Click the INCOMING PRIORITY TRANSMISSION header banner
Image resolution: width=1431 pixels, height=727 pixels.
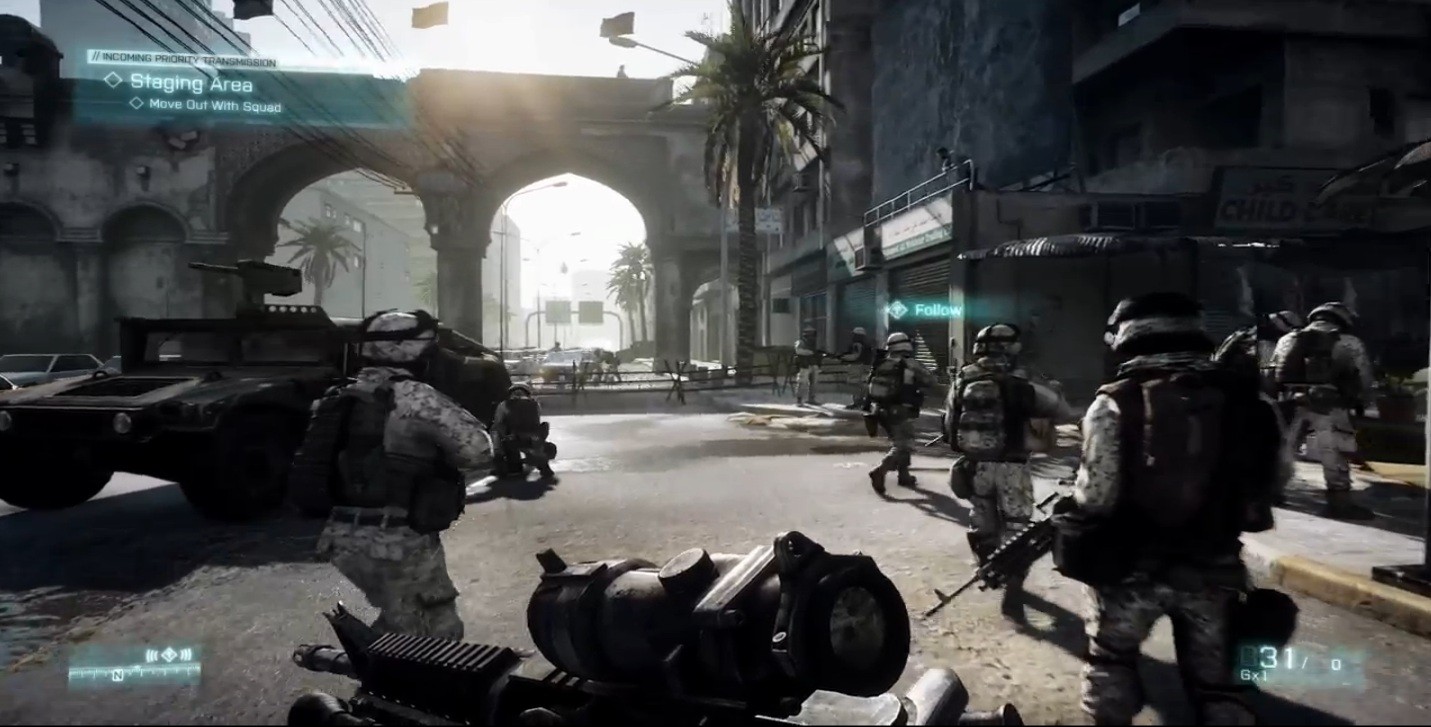tap(186, 59)
